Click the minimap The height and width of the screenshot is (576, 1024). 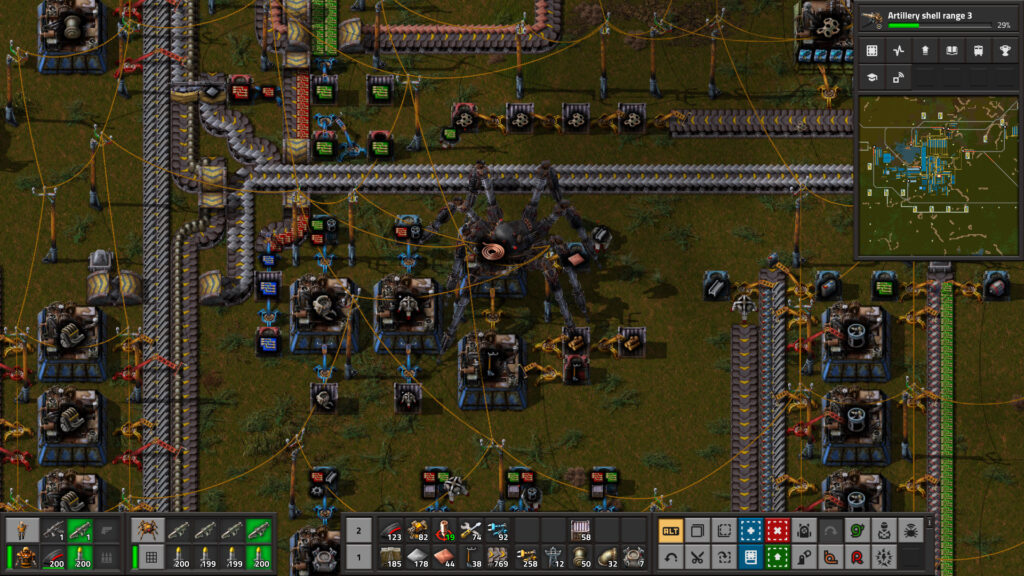point(937,176)
